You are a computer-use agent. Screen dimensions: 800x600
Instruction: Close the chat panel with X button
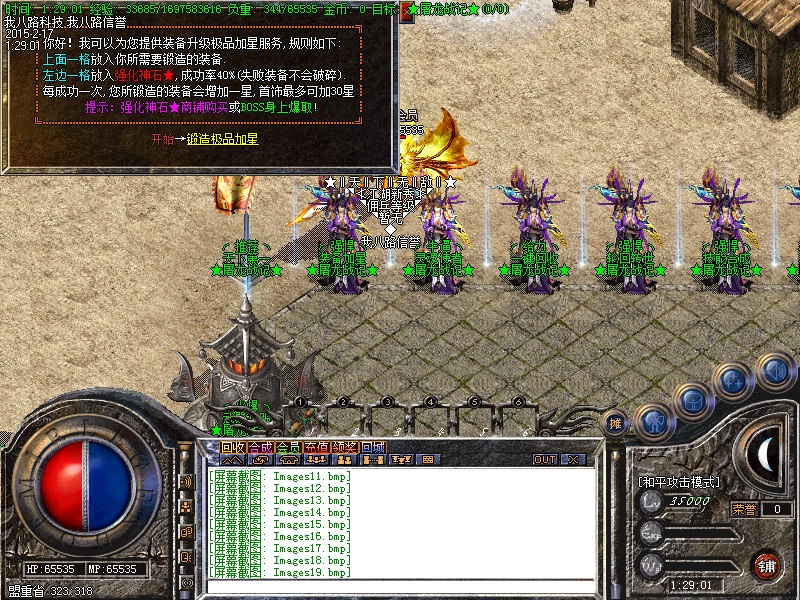(573, 460)
